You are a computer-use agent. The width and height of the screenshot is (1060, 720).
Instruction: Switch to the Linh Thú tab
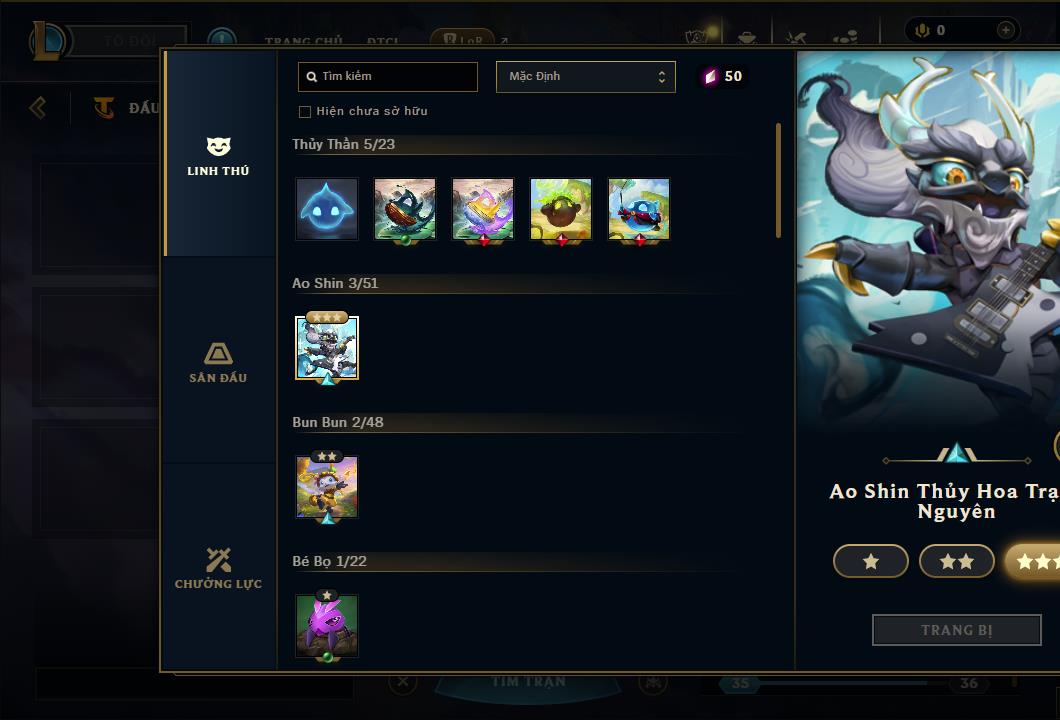(218, 156)
